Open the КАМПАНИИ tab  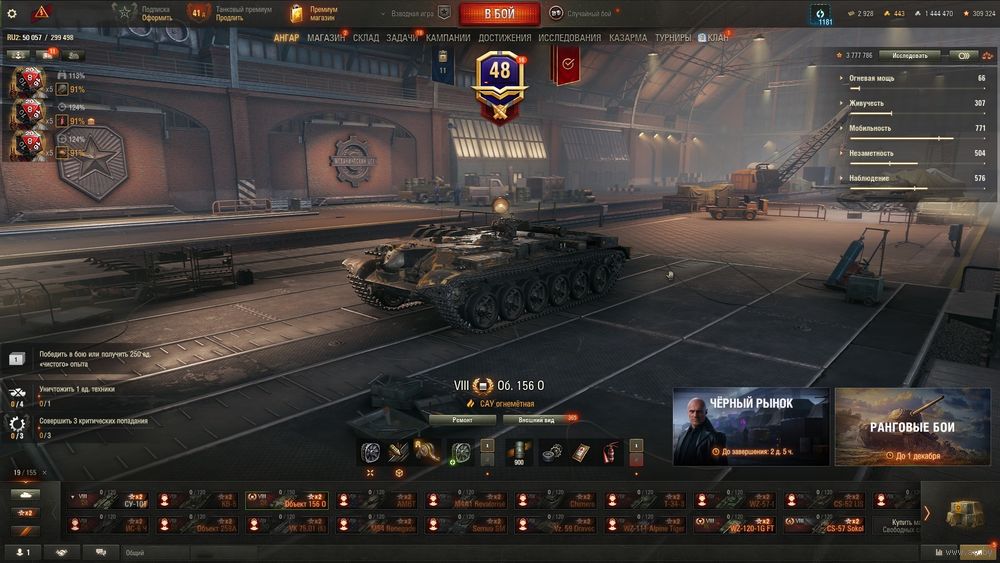pyautogui.click(x=448, y=38)
